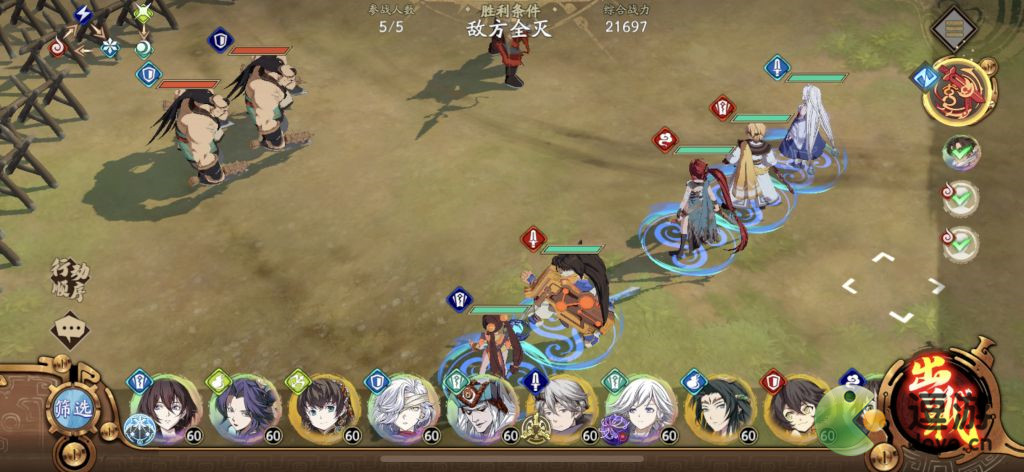
Task: Open the chat speech bubble icon
Action: [x=70, y=328]
